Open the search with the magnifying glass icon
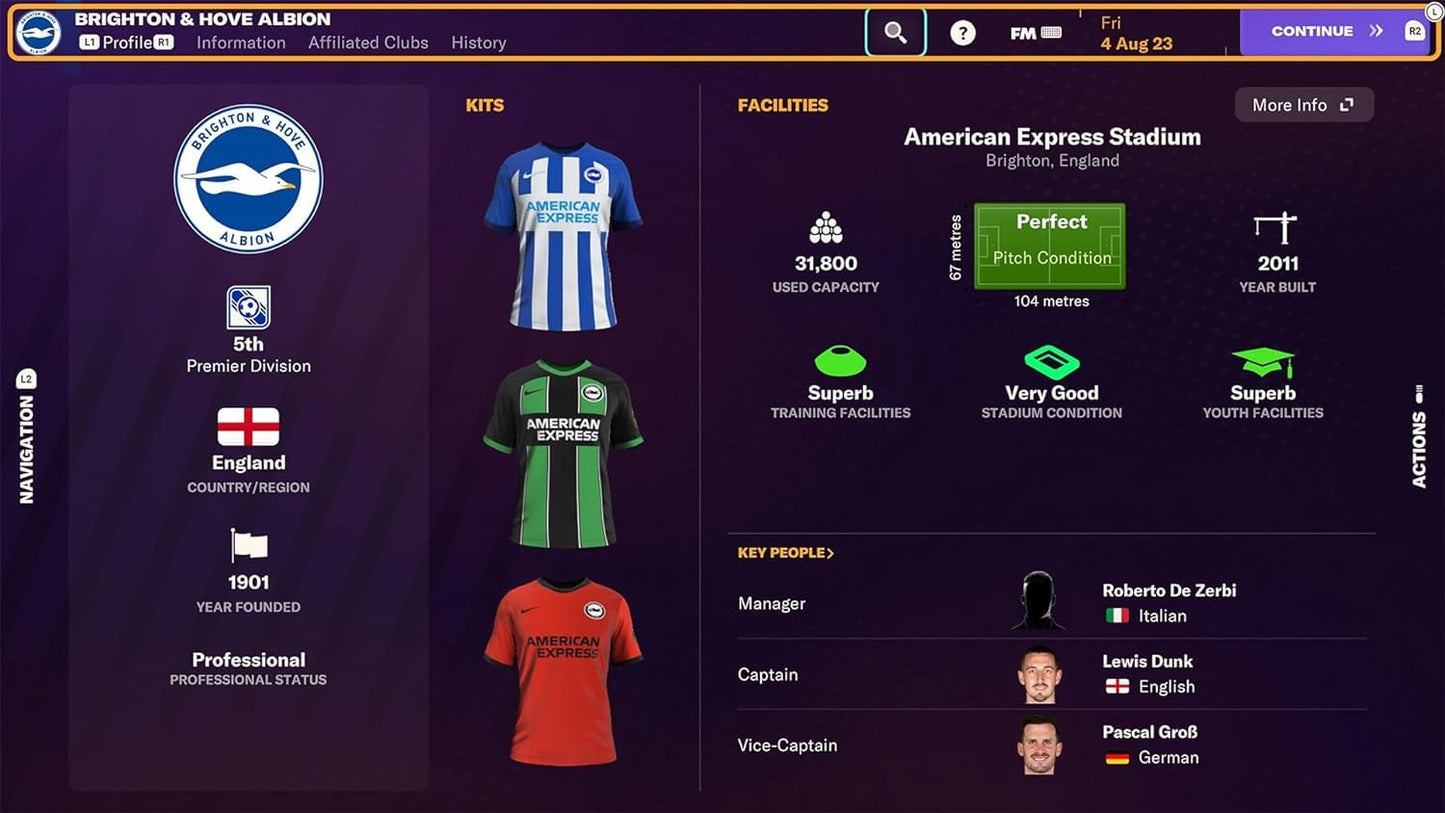1445x813 pixels. [x=895, y=31]
